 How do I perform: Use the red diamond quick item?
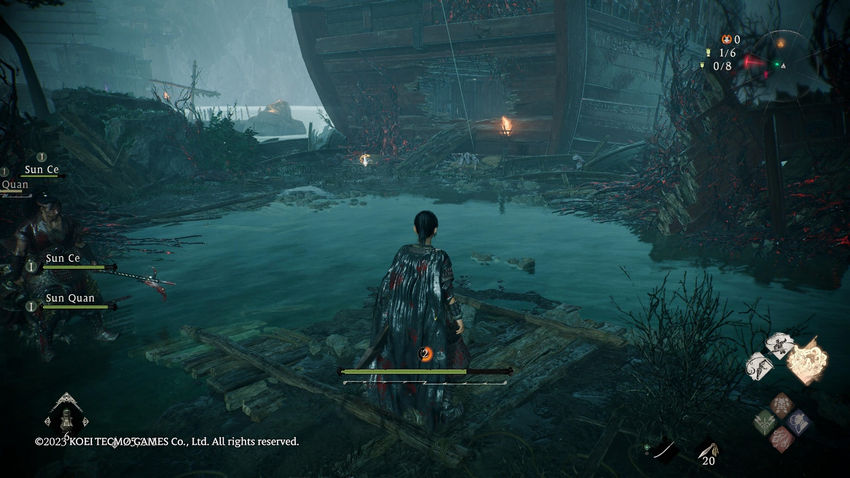(x=782, y=437)
